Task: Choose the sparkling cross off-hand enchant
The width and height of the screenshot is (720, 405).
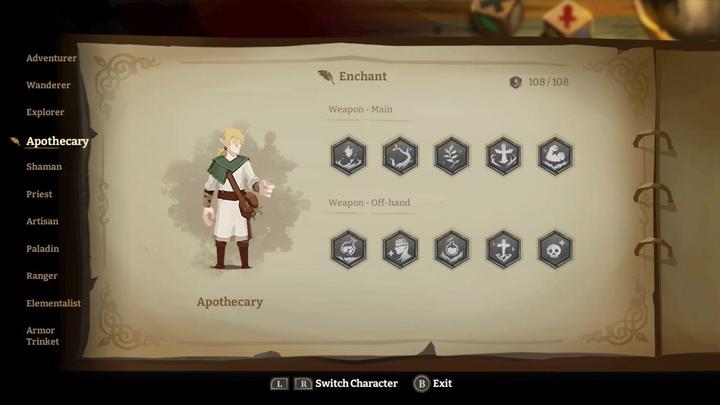Action: (503, 249)
